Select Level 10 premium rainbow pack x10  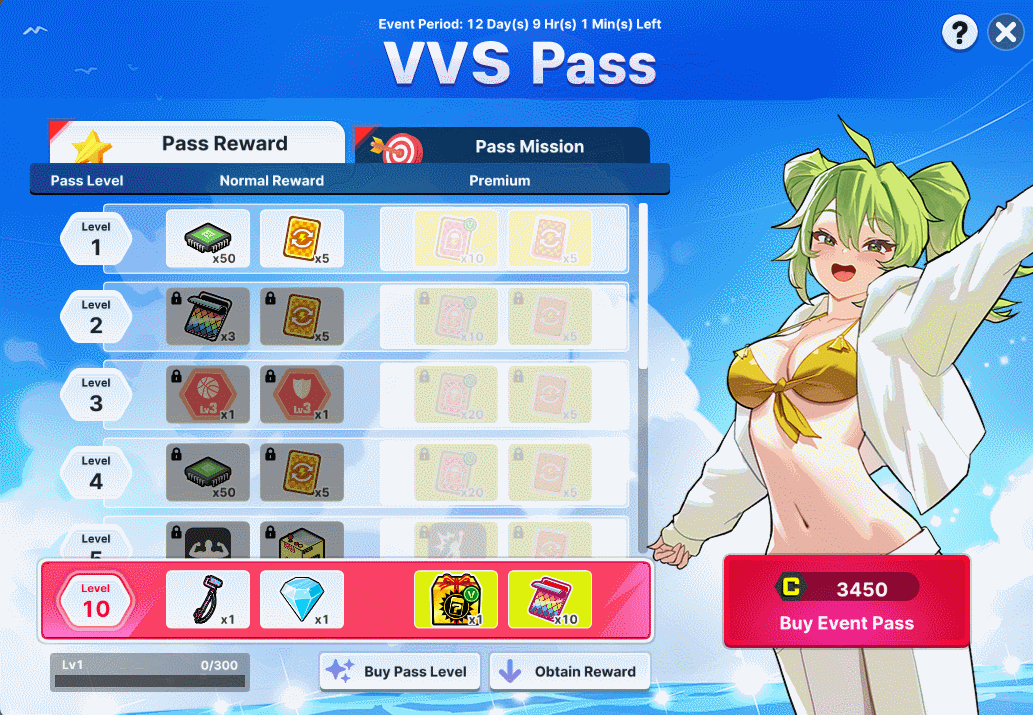point(550,600)
